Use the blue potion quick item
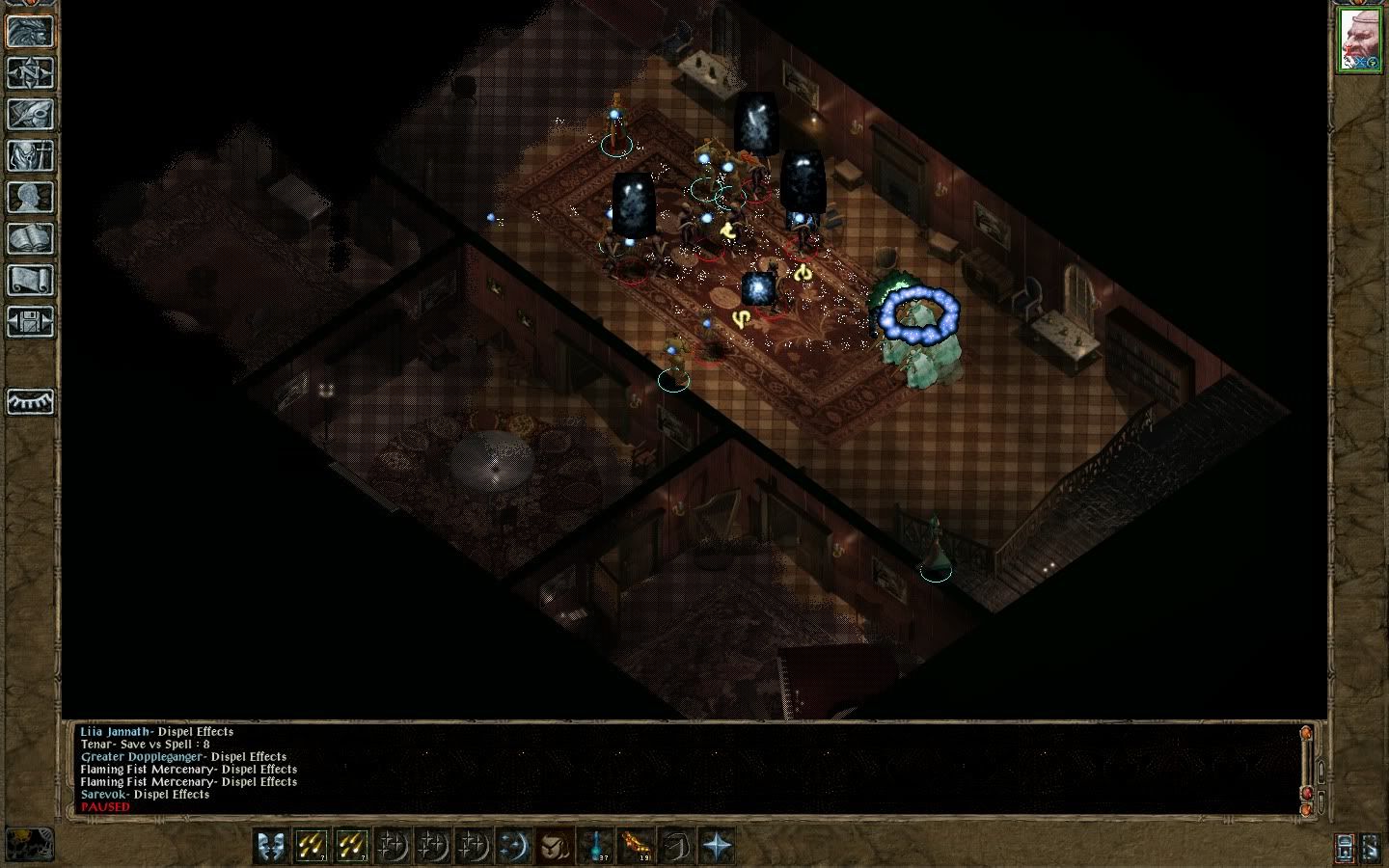 coord(596,846)
